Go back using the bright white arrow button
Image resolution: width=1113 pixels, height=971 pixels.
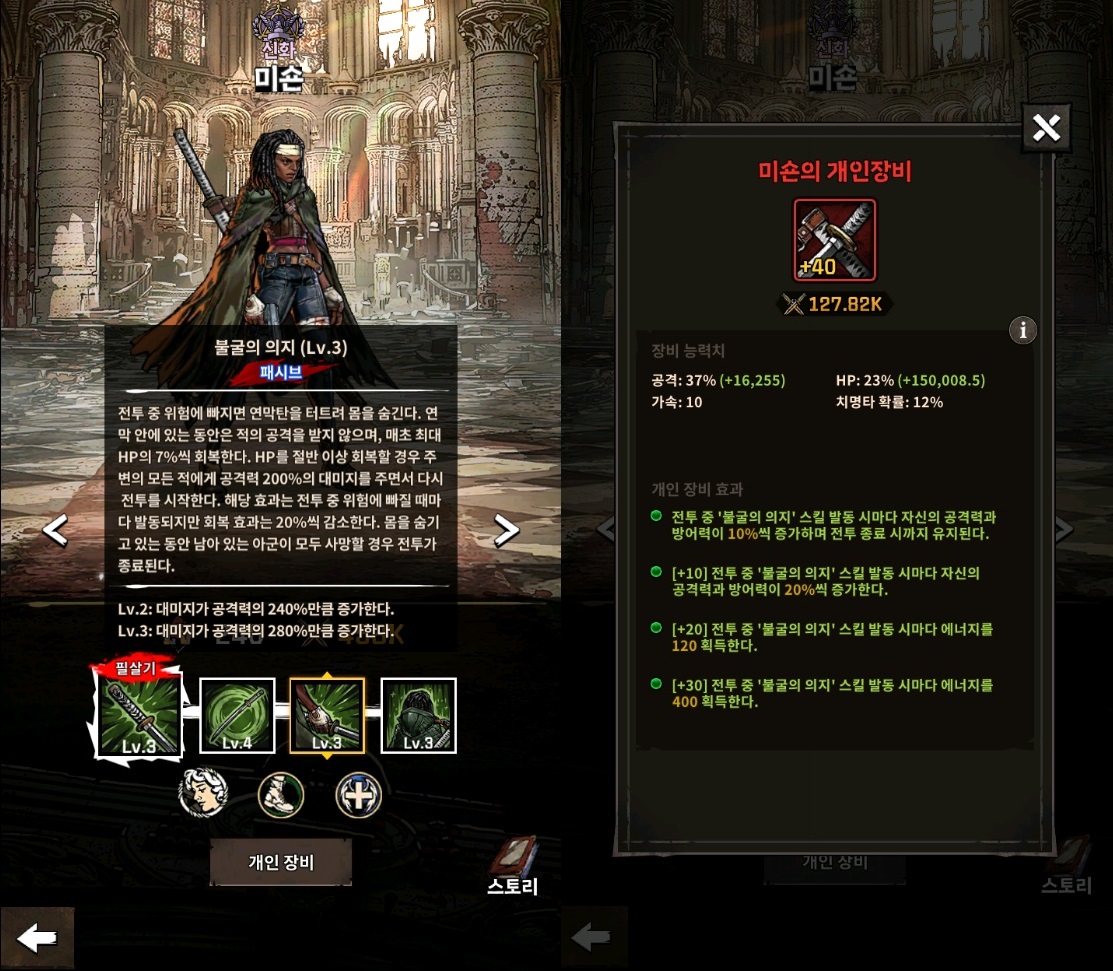coord(37,938)
